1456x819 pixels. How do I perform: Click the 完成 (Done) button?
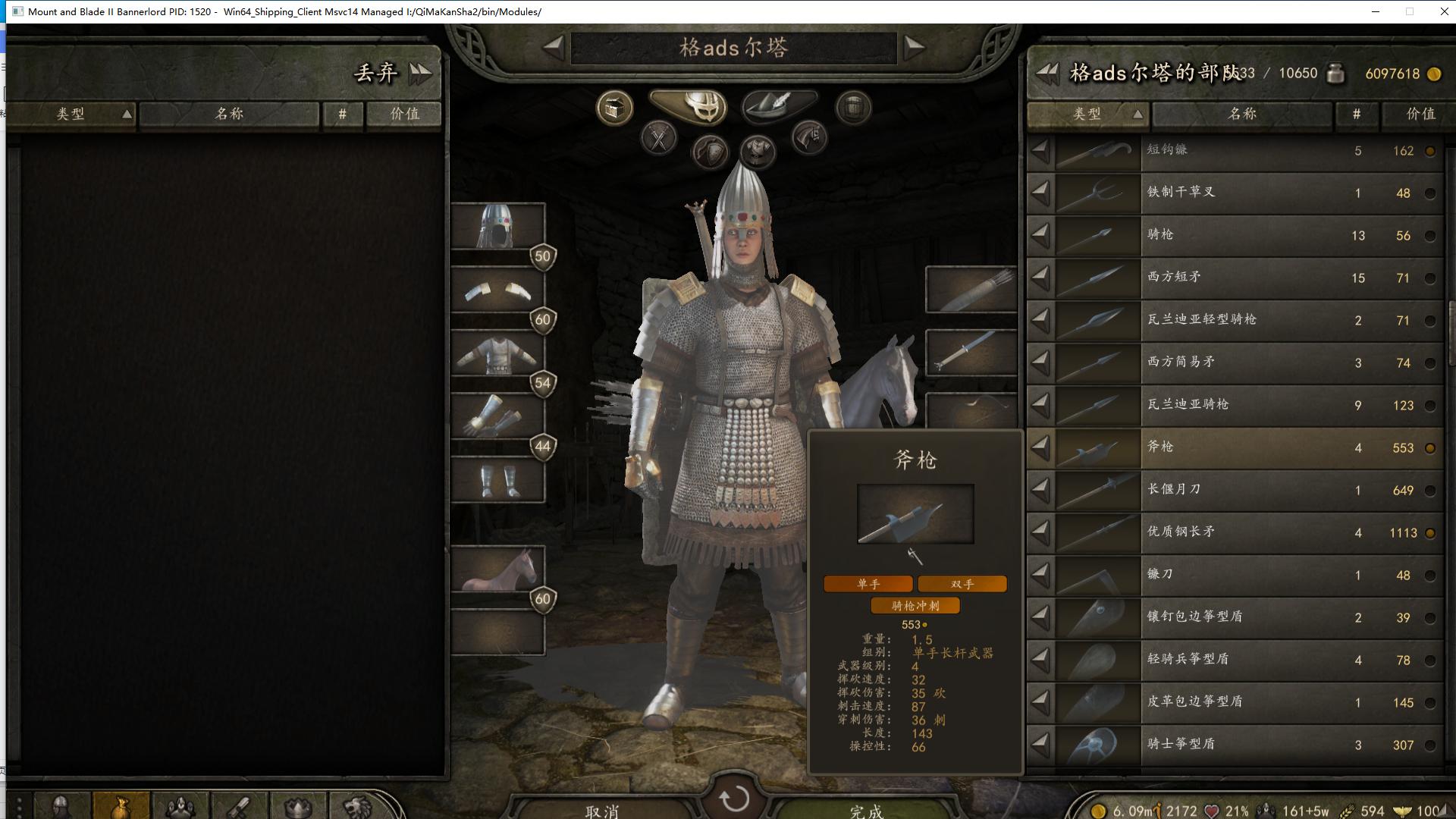coord(866,808)
